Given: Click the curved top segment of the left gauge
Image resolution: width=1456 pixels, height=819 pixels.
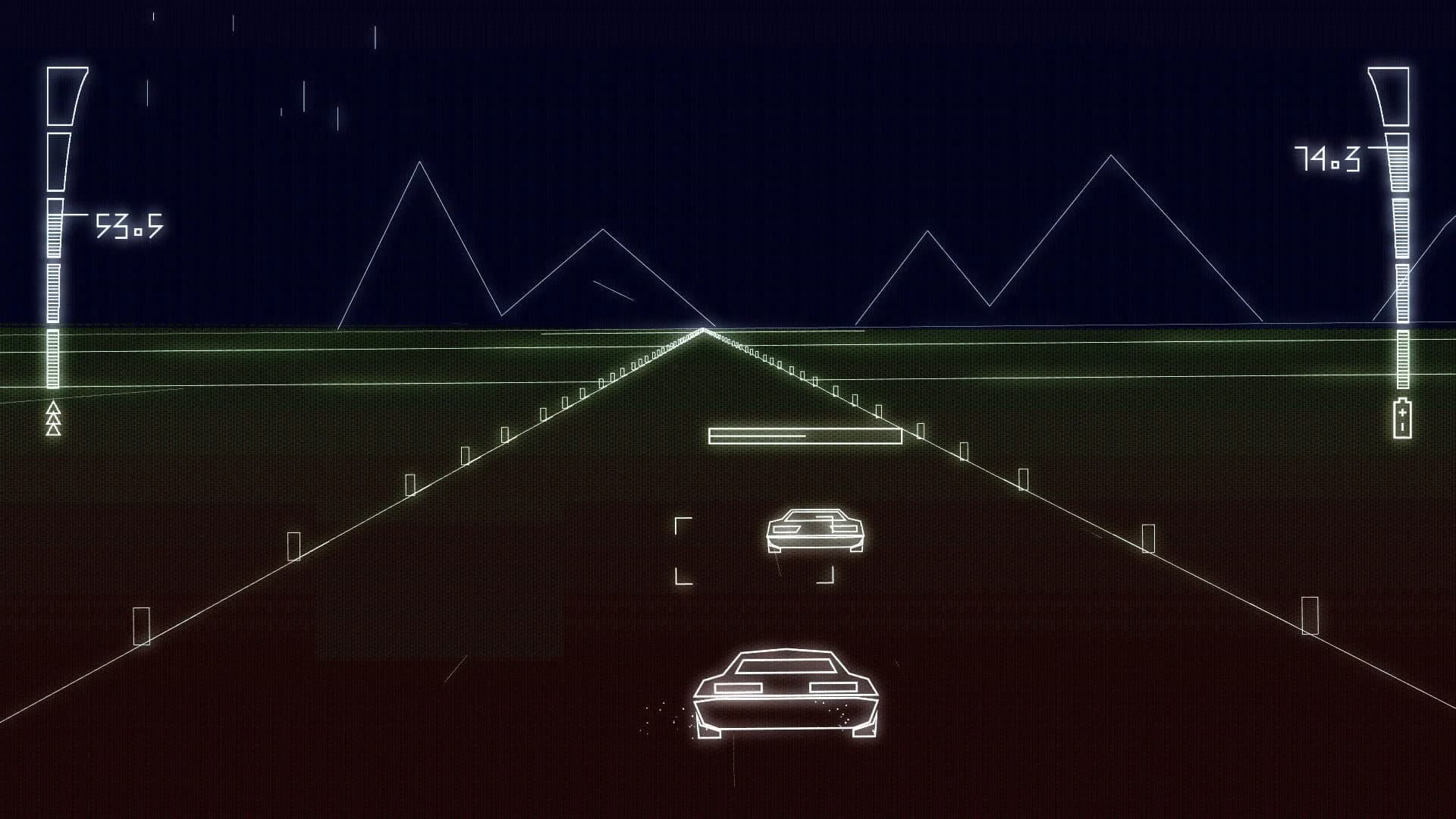Looking at the screenshot, I should click(63, 95).
